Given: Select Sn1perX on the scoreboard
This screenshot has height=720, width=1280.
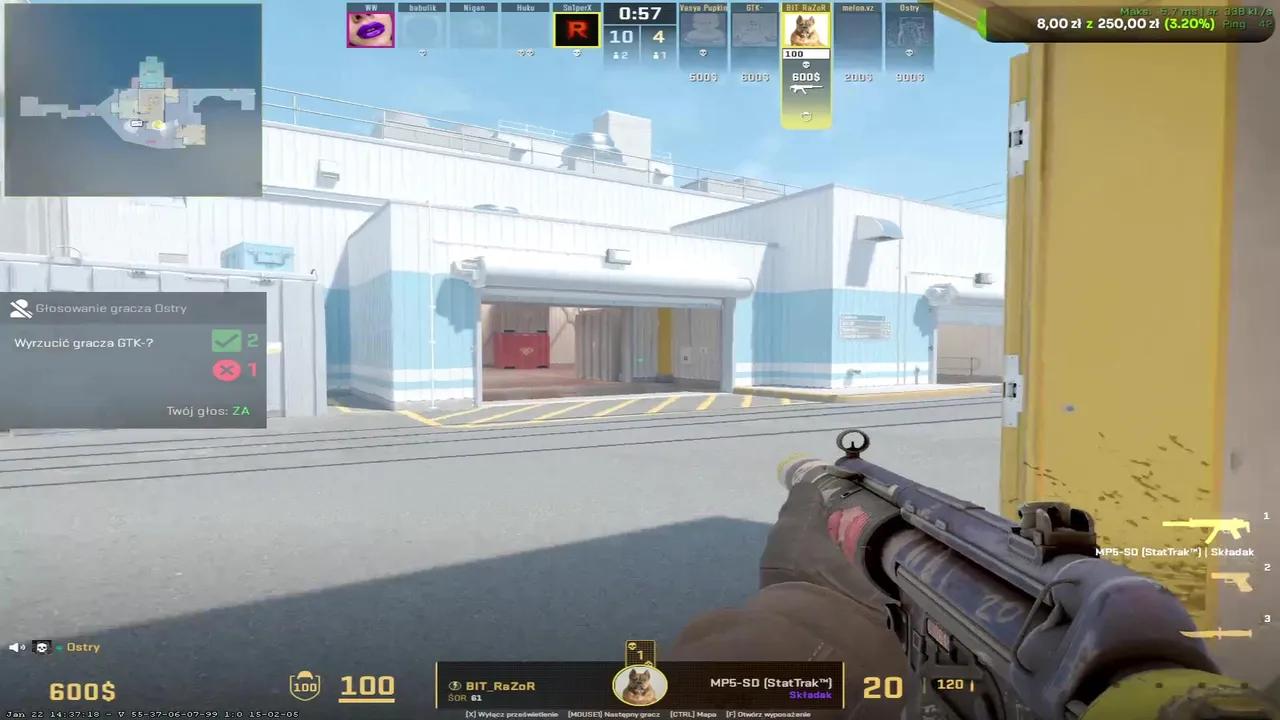Looking at the screenshot, I should click(x=577, y=30).
